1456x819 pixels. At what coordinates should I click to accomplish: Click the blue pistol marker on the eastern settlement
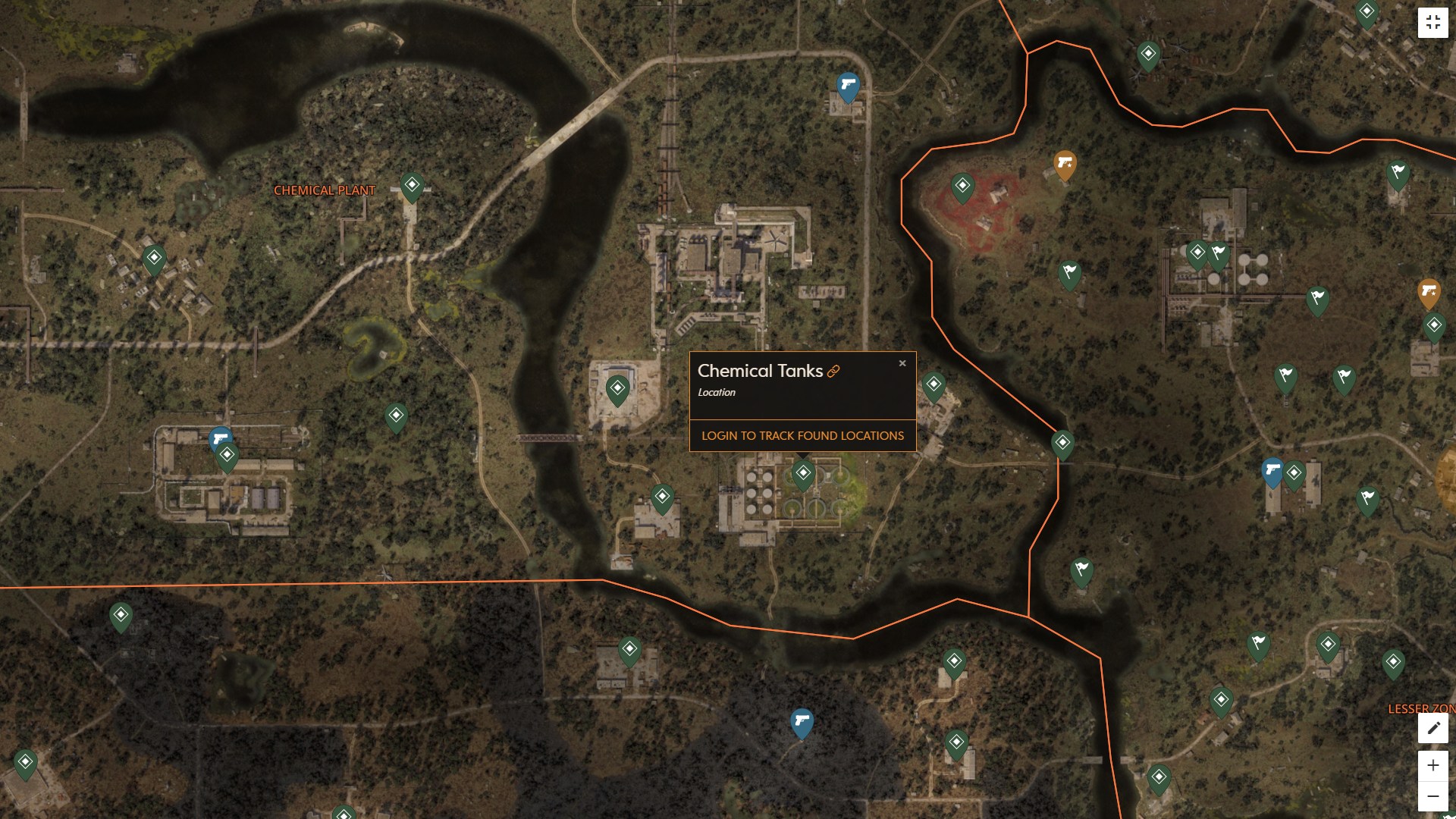click(x=1271, y=472)
